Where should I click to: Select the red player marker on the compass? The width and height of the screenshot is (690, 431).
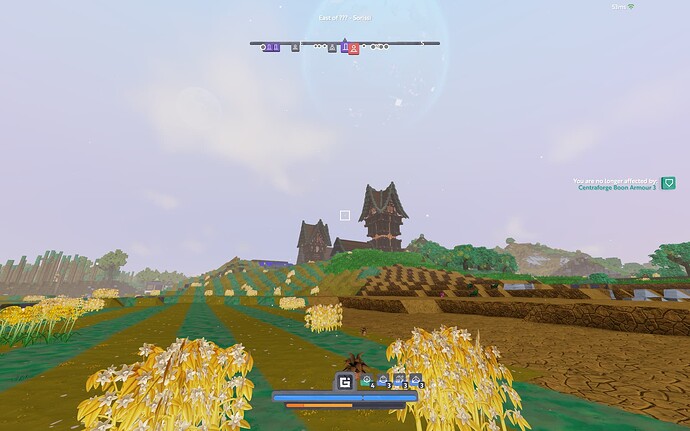[353, 47]
